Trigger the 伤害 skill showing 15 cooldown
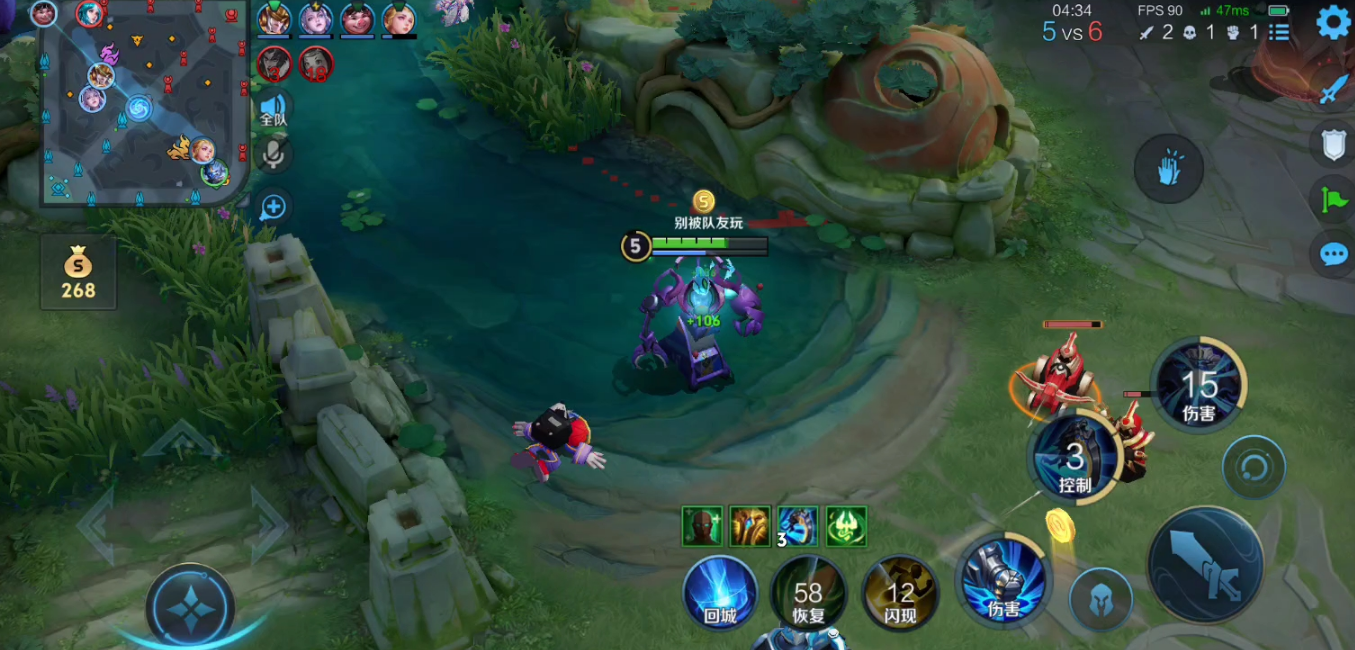Viewport: 1355px width, 650px height. (x=1198, y=386)
